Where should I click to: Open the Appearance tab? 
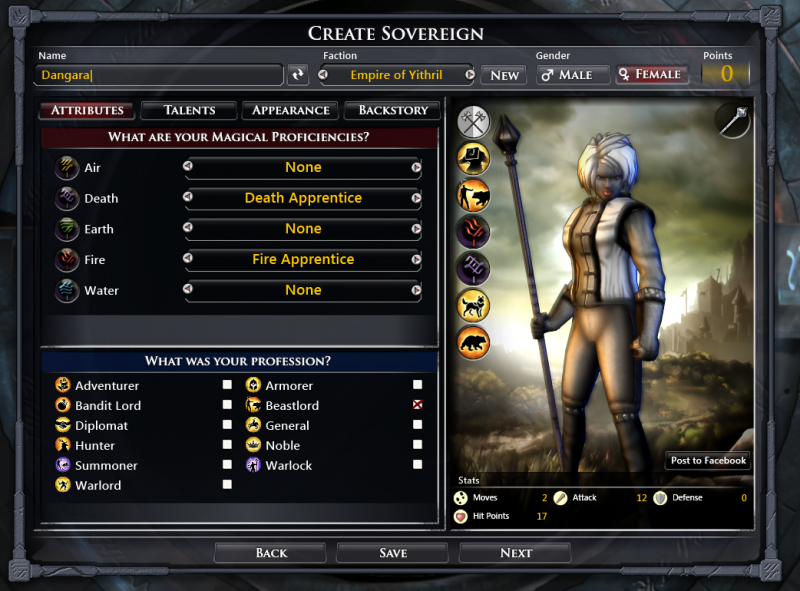point(290,110)
